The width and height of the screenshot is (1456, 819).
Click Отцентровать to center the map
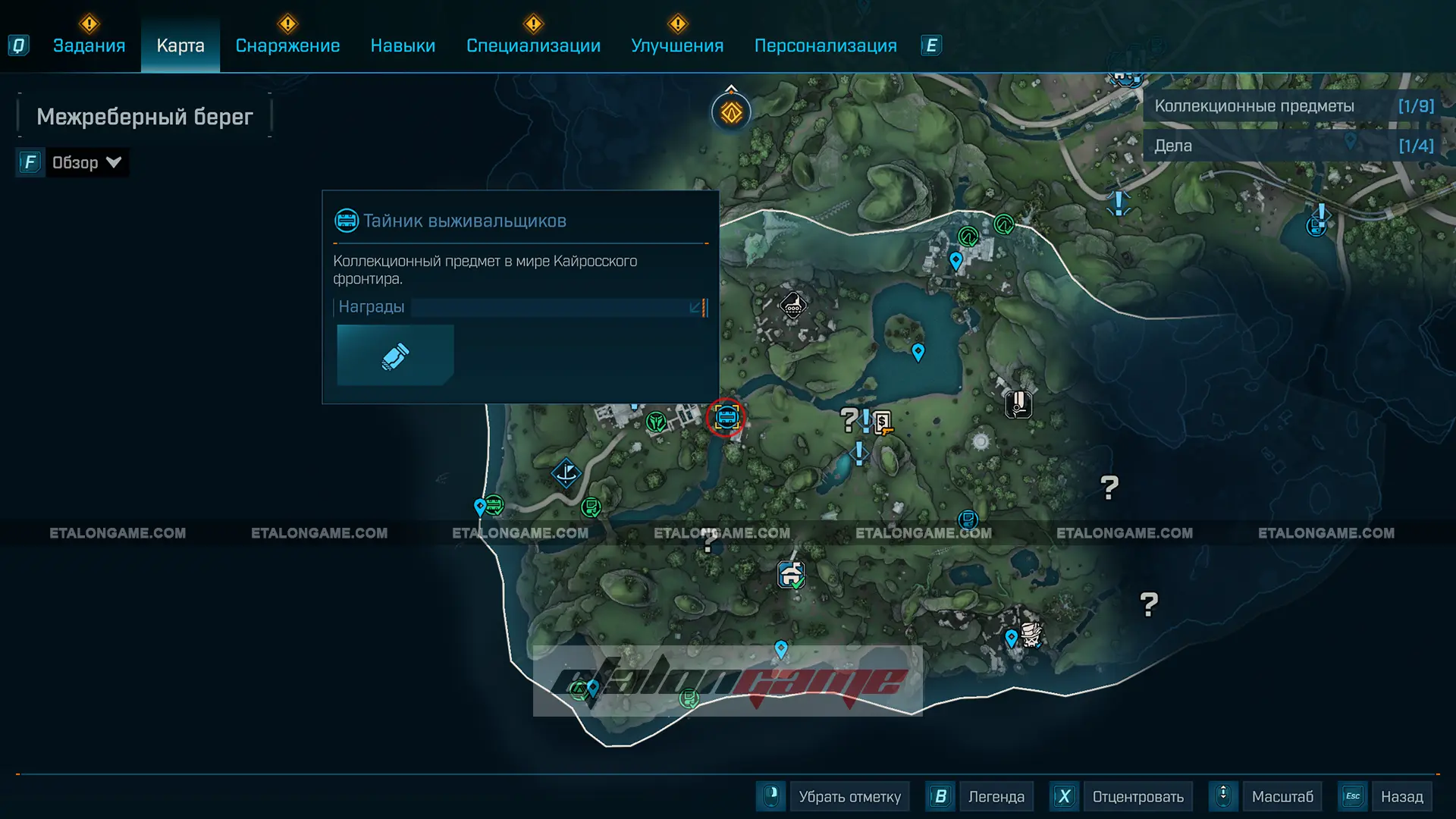[1137, 796]
